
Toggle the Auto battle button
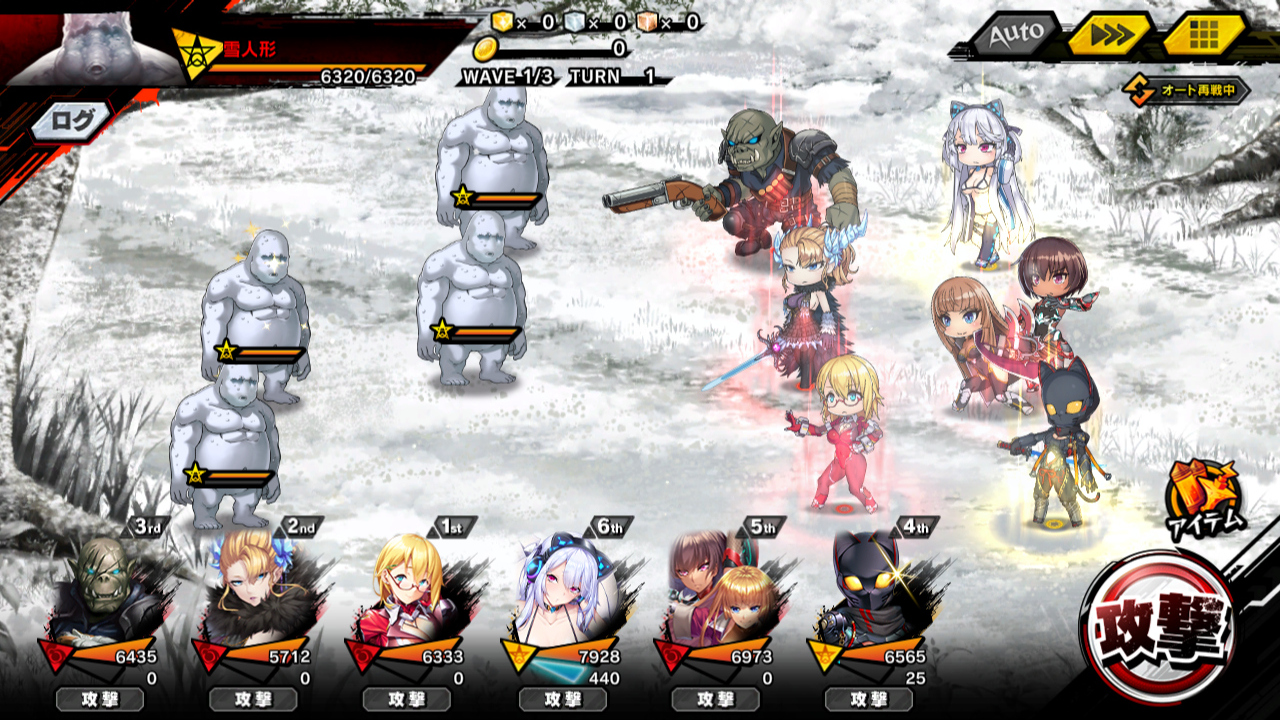pyautogui.click(x=1016, y=36)
